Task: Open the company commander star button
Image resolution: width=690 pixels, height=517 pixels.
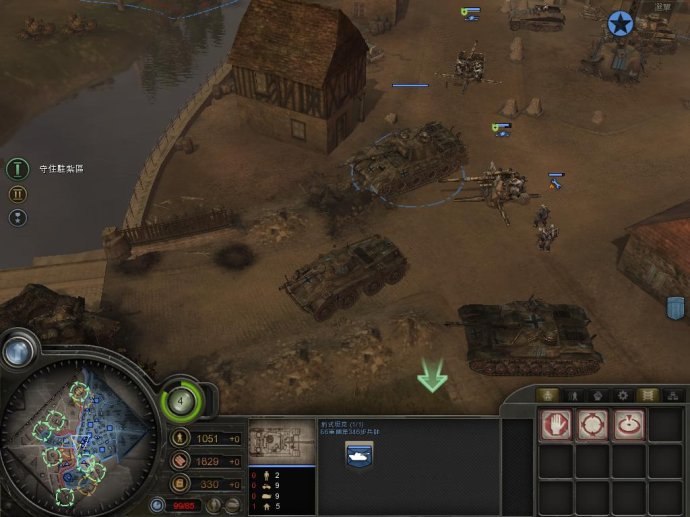Action: (x=621, y=24)
